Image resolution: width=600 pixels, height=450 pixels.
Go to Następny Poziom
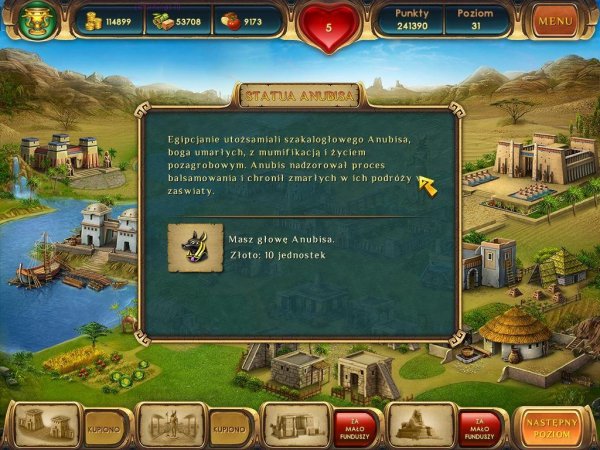click(x=551, y=425)
